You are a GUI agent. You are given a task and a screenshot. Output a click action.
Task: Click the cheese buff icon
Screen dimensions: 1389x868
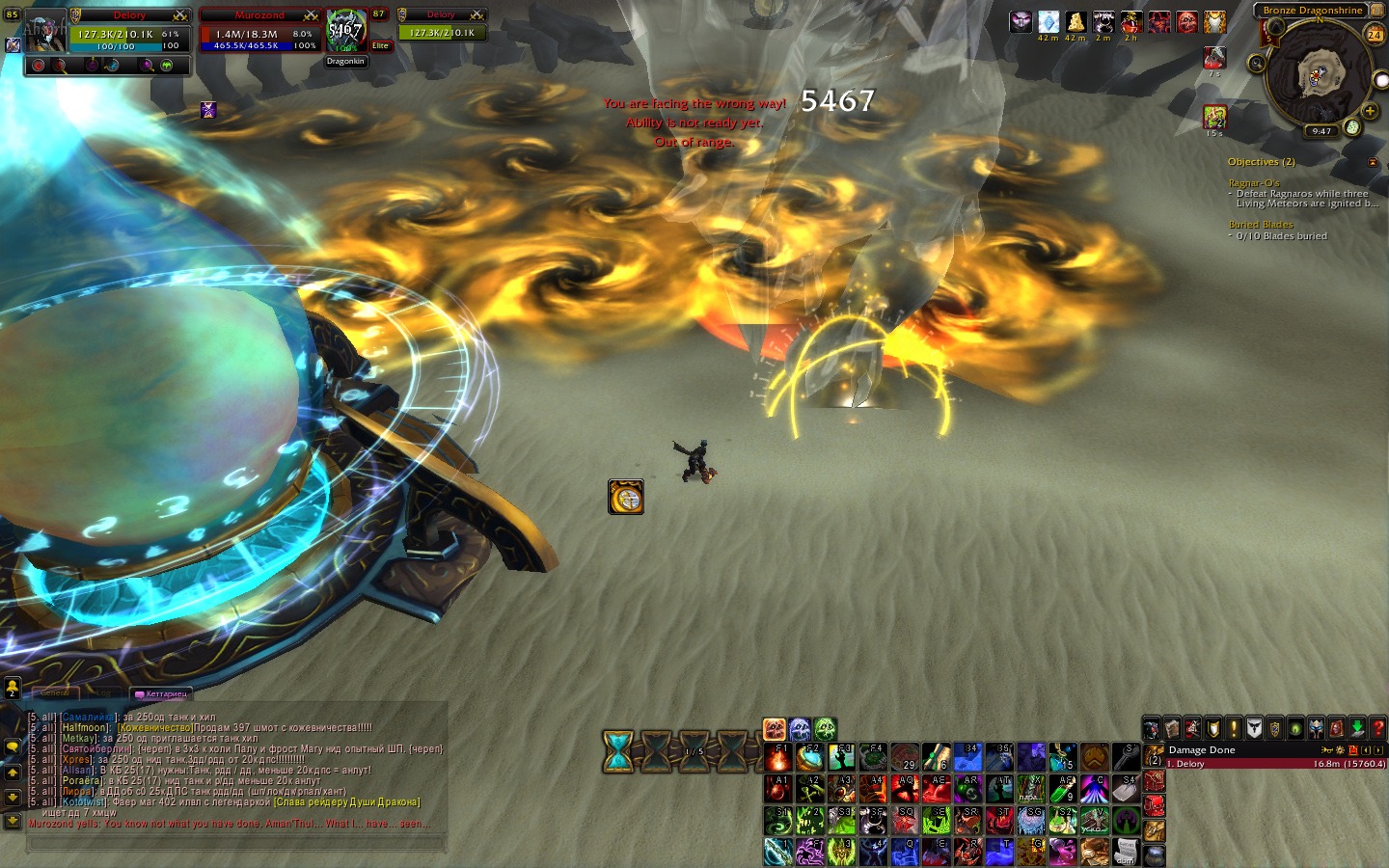(1076, 21)
